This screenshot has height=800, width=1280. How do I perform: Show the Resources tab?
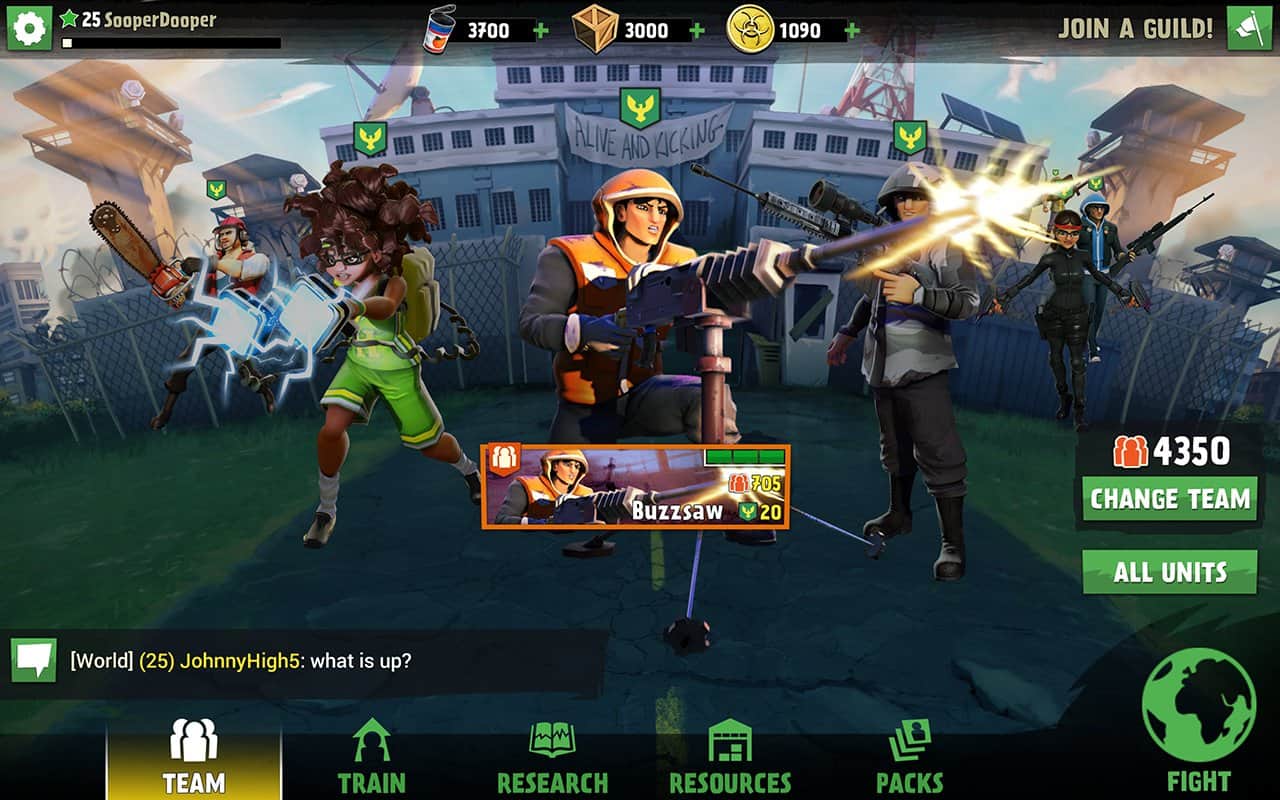click(730, 760)
